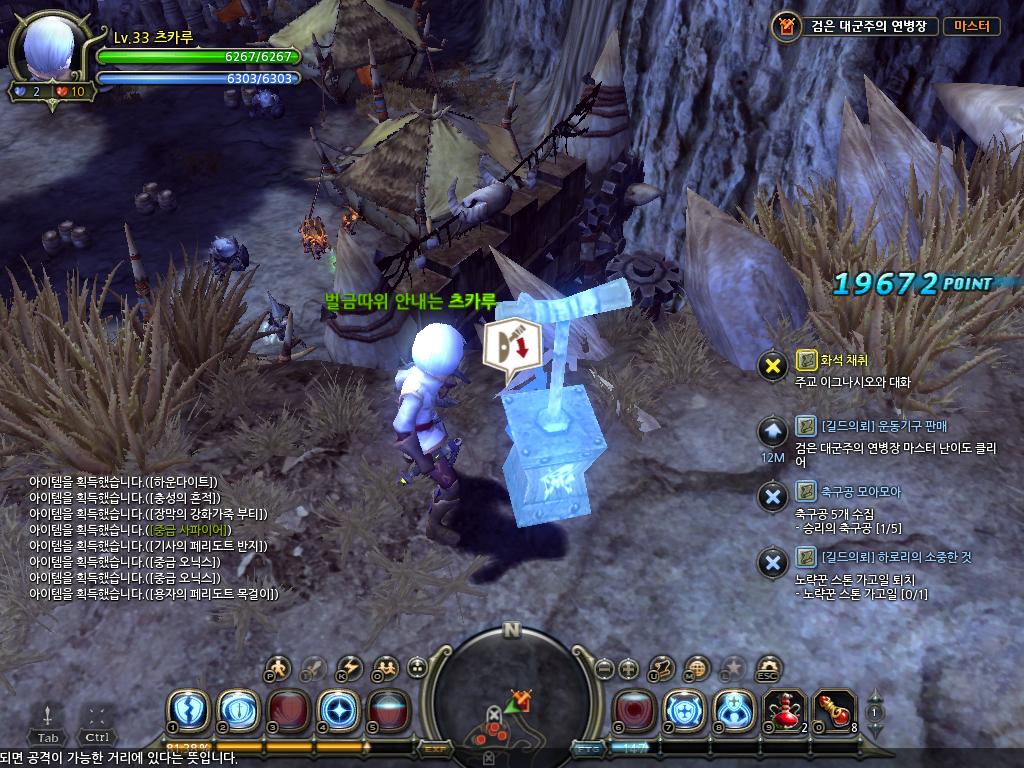This screenshot has width=1024, height=768.
Task: Click the yellow X marker beside 화석 채취
Action: [772, 365]
